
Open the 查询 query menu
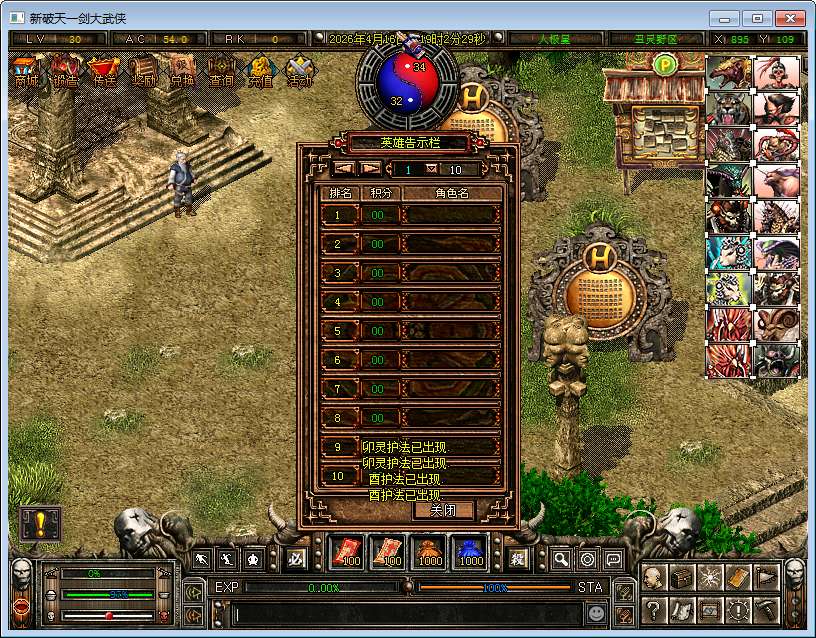pyautogui.click(x=221, y=72)
